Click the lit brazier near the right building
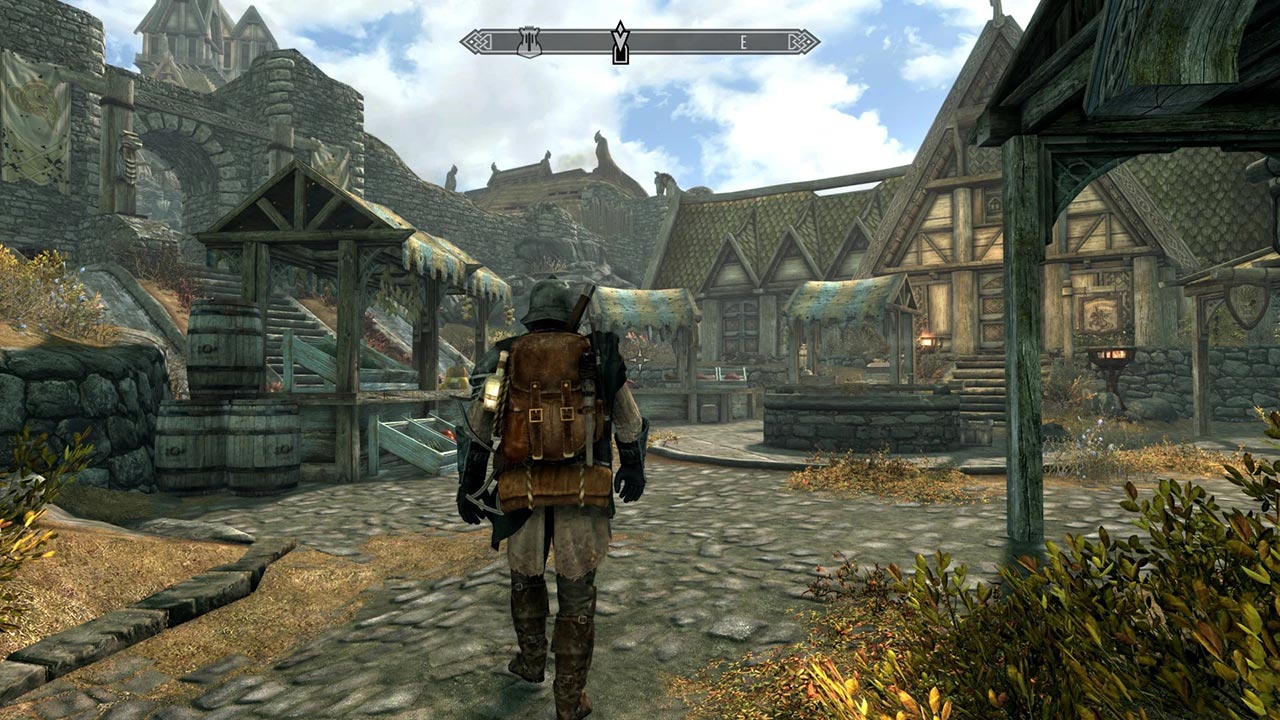This screenshot has height=720, width=1280. point(1110,355)
